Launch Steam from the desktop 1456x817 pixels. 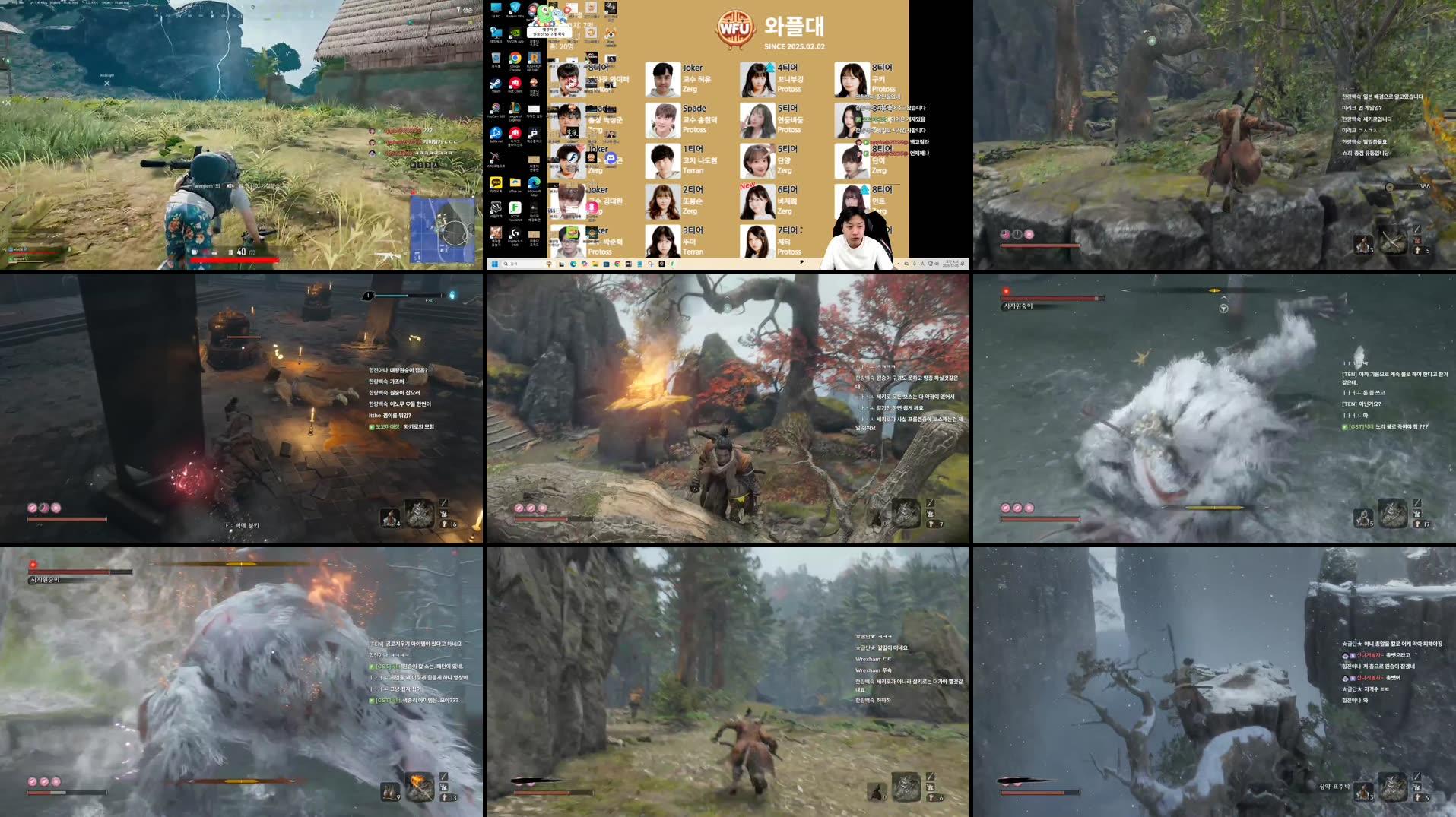pos(495,84)
